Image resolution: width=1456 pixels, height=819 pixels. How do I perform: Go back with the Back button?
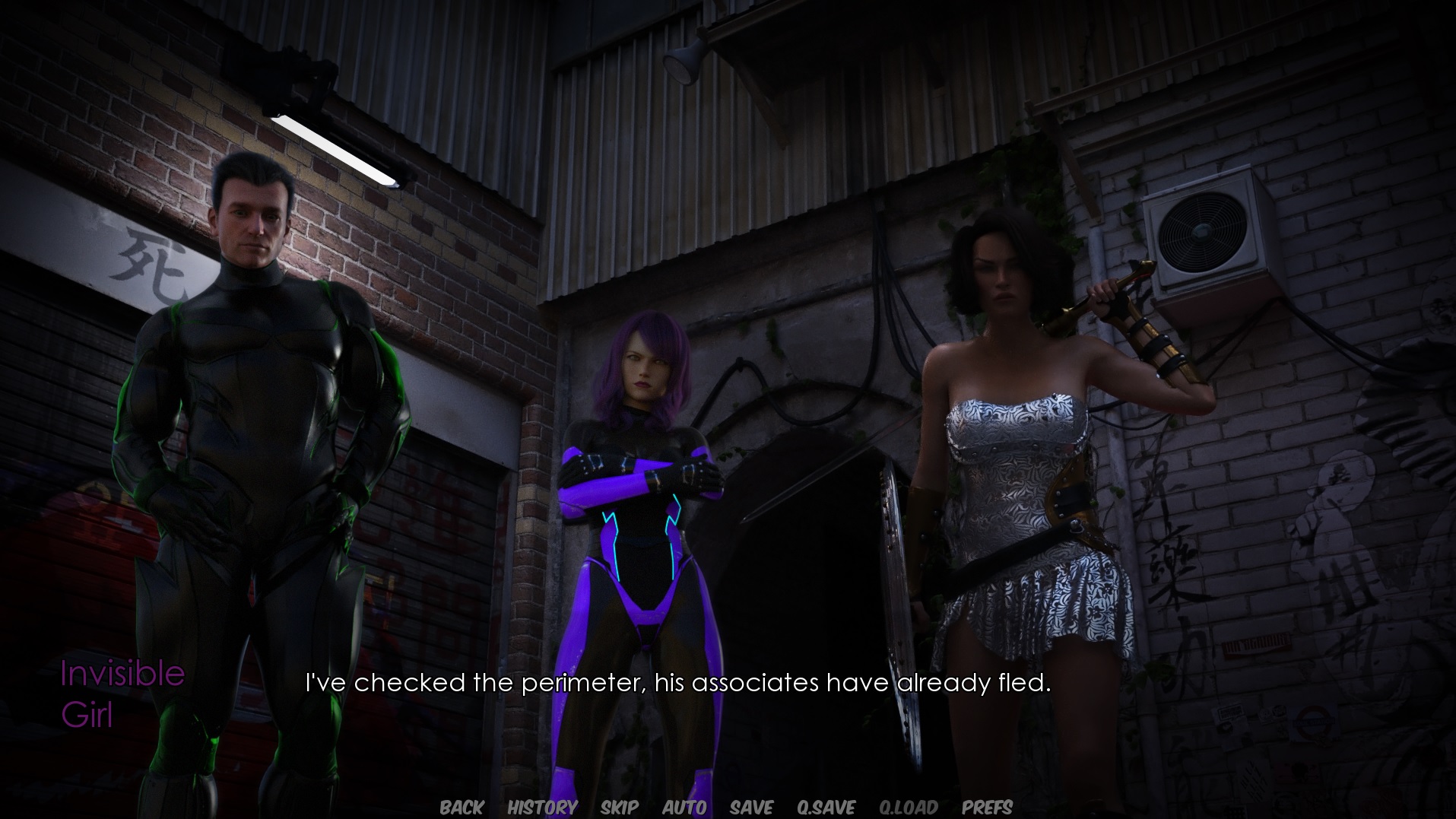point(462,807)
